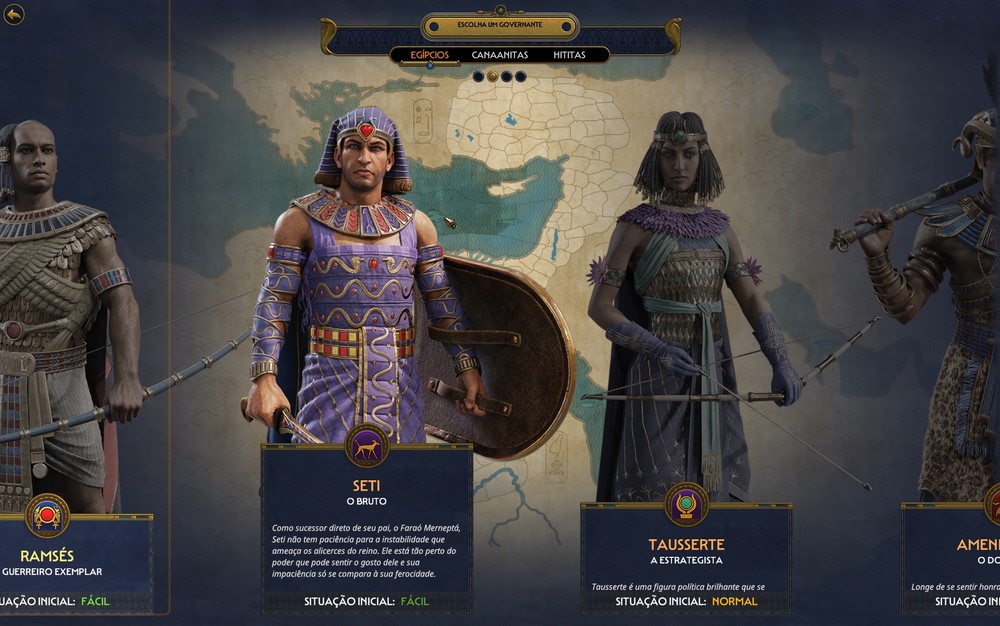Go back using the top-left arrow button
The image size is (1000, 626).
click(x=14, y=15)
